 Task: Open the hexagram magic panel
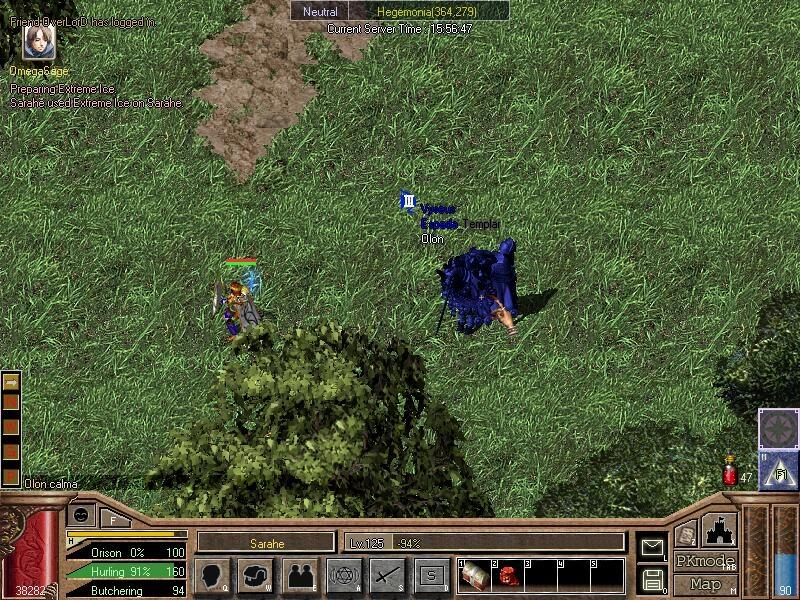click(x=344, y=575)
